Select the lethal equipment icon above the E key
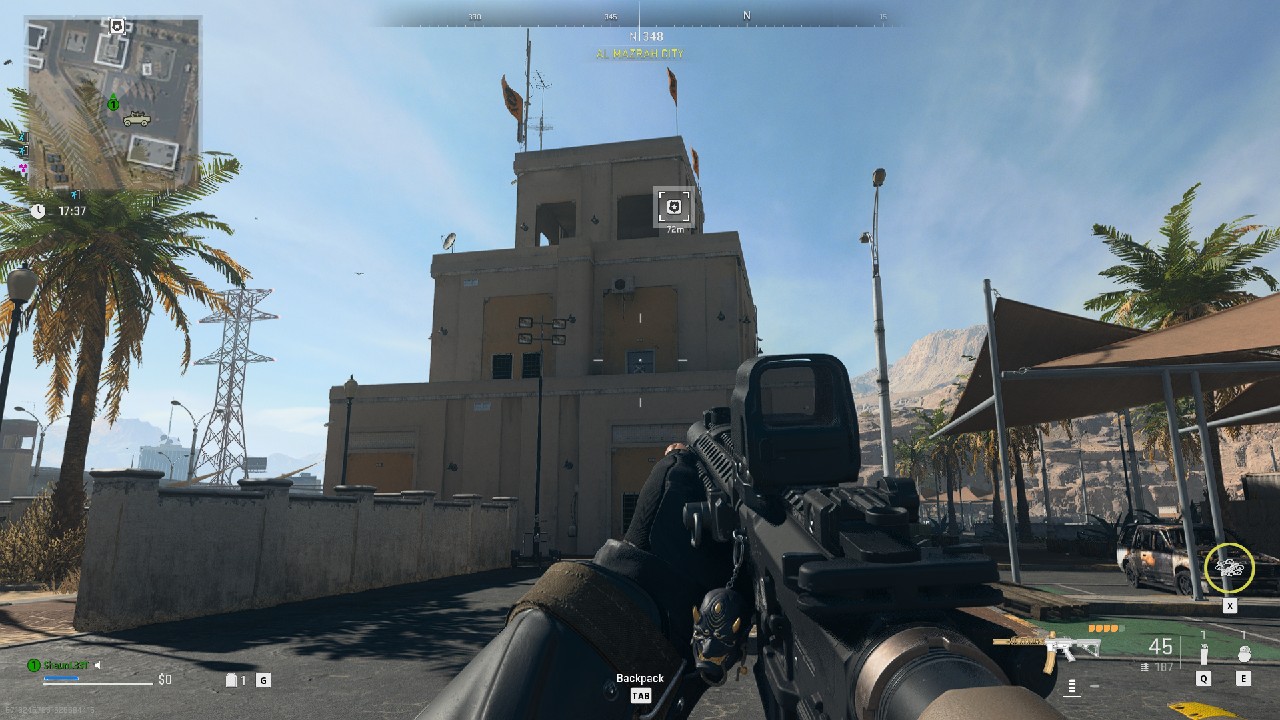This screenshot has height=720, width=1280. [x=1243, y=653]
